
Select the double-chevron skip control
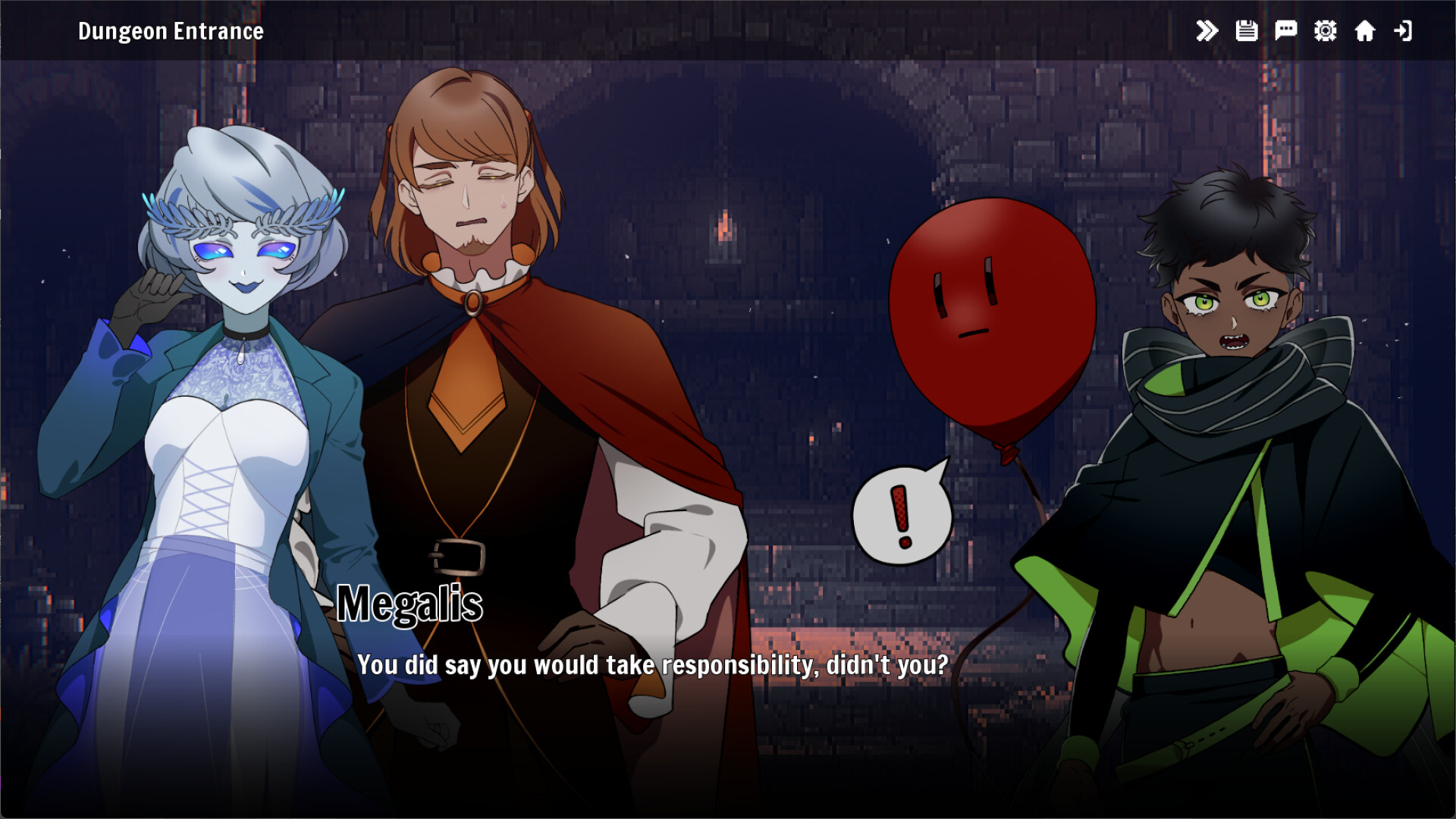[x=1207, y=30]
